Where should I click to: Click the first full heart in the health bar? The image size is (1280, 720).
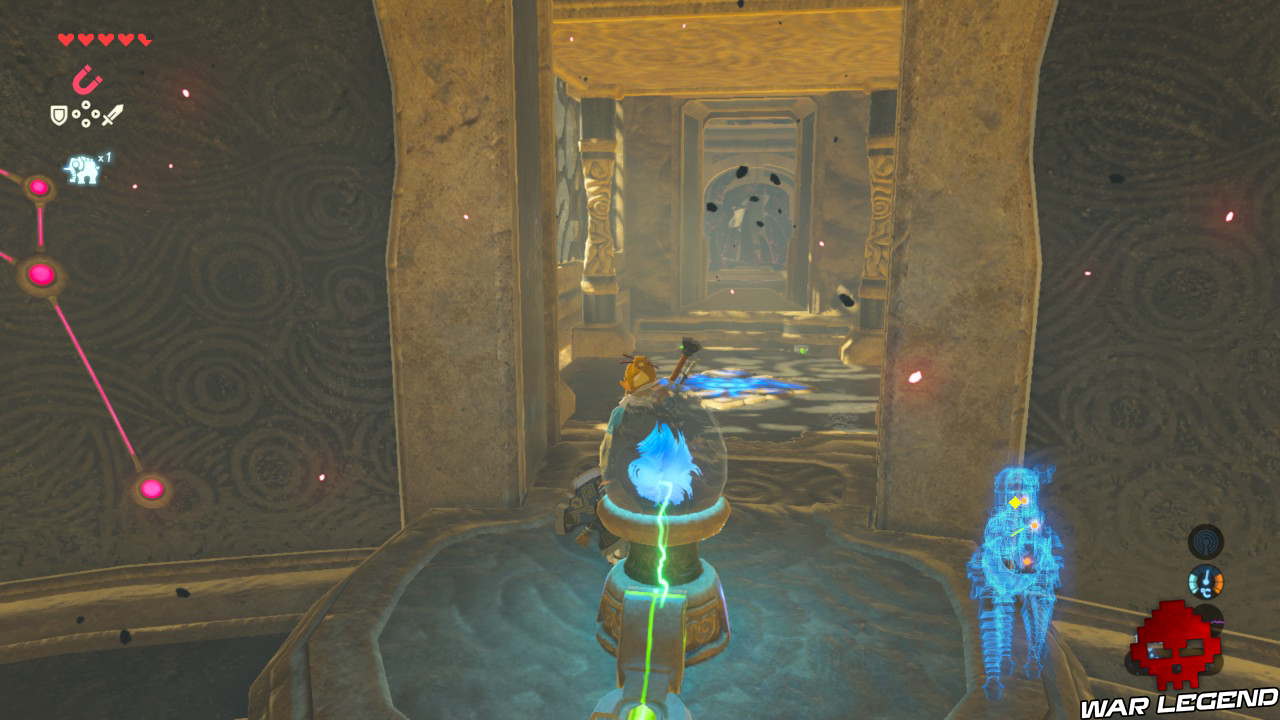(64, 39)
